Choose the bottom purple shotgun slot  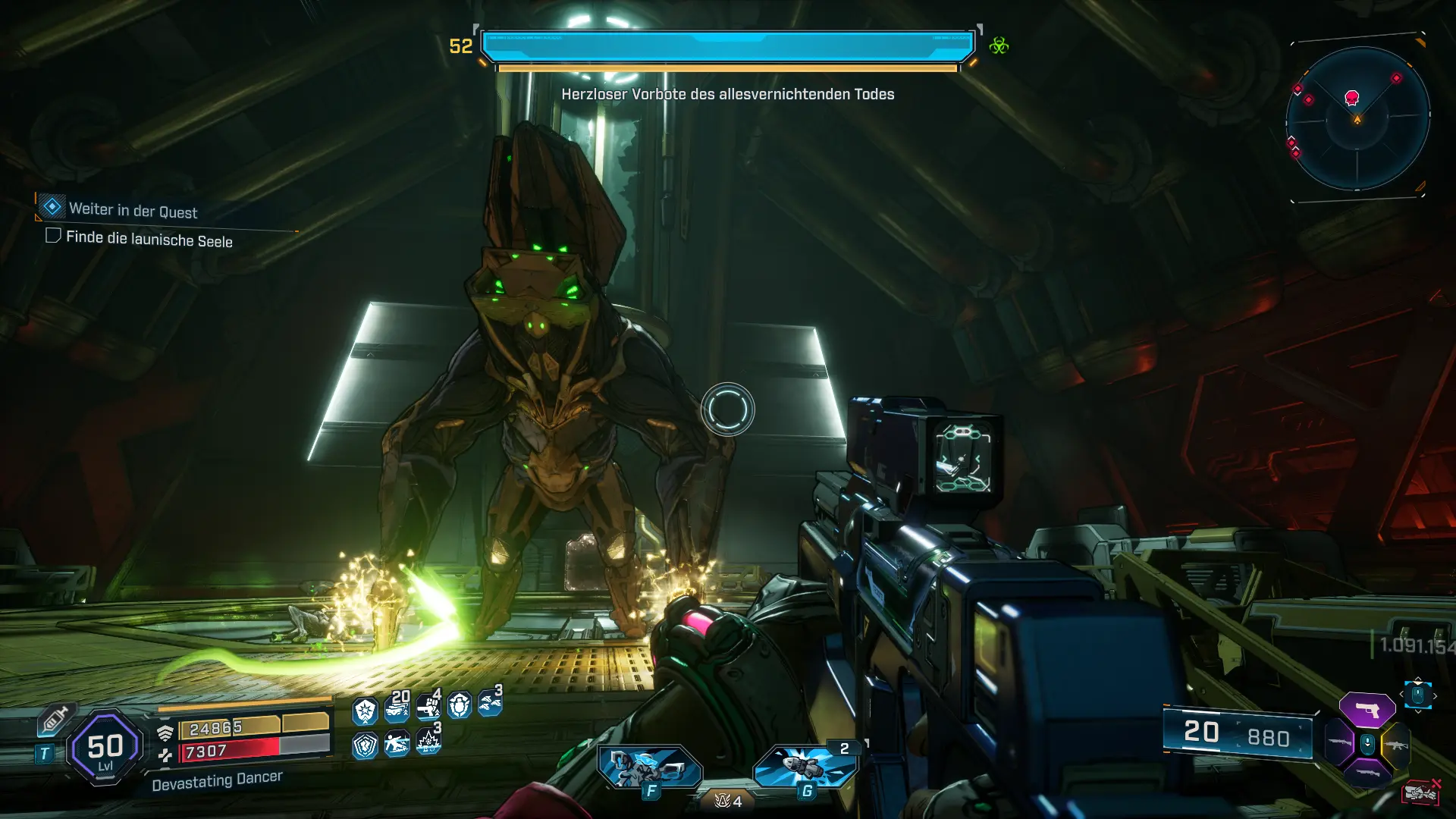[x=1367, y=773]
